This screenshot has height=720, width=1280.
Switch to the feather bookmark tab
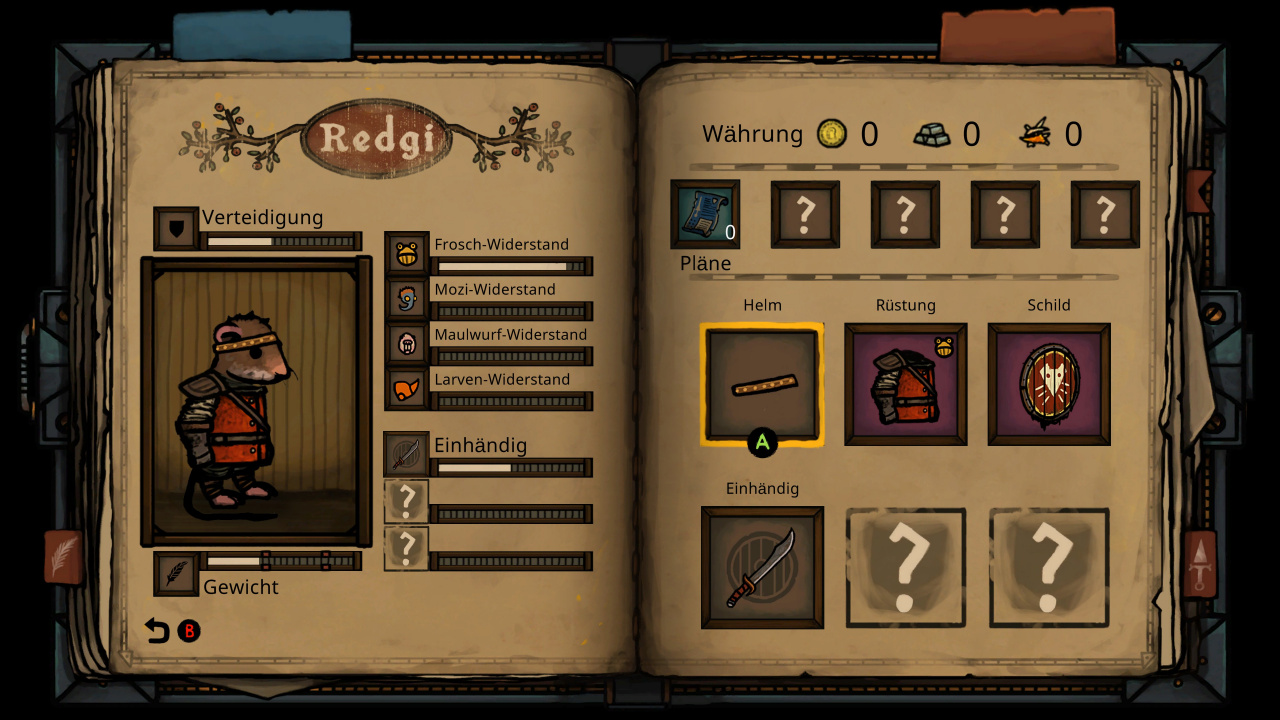coord(63,556)
